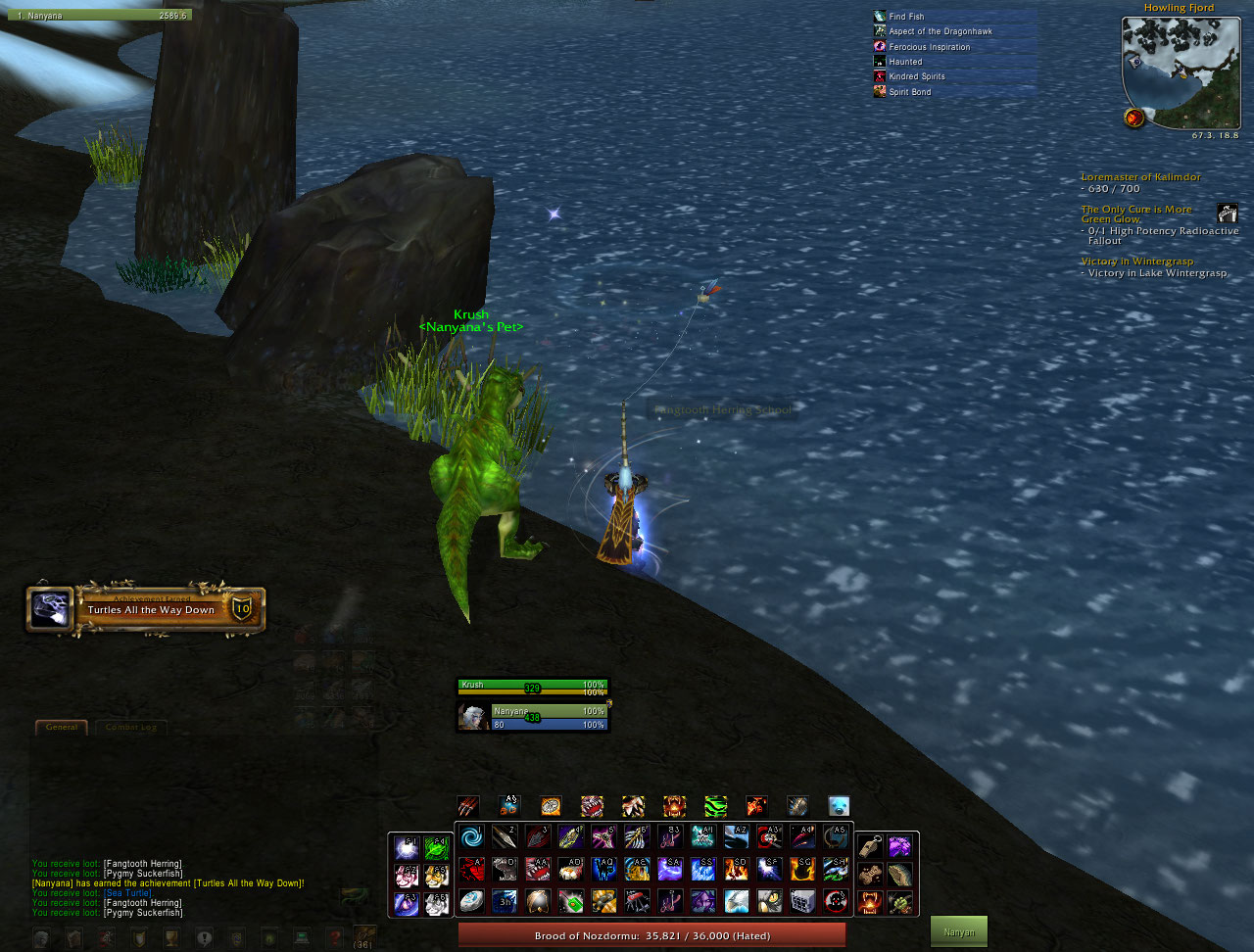1254x952 pixels.
Task: Click the round tracking button beside the minimap
Action: [1134, 118]
